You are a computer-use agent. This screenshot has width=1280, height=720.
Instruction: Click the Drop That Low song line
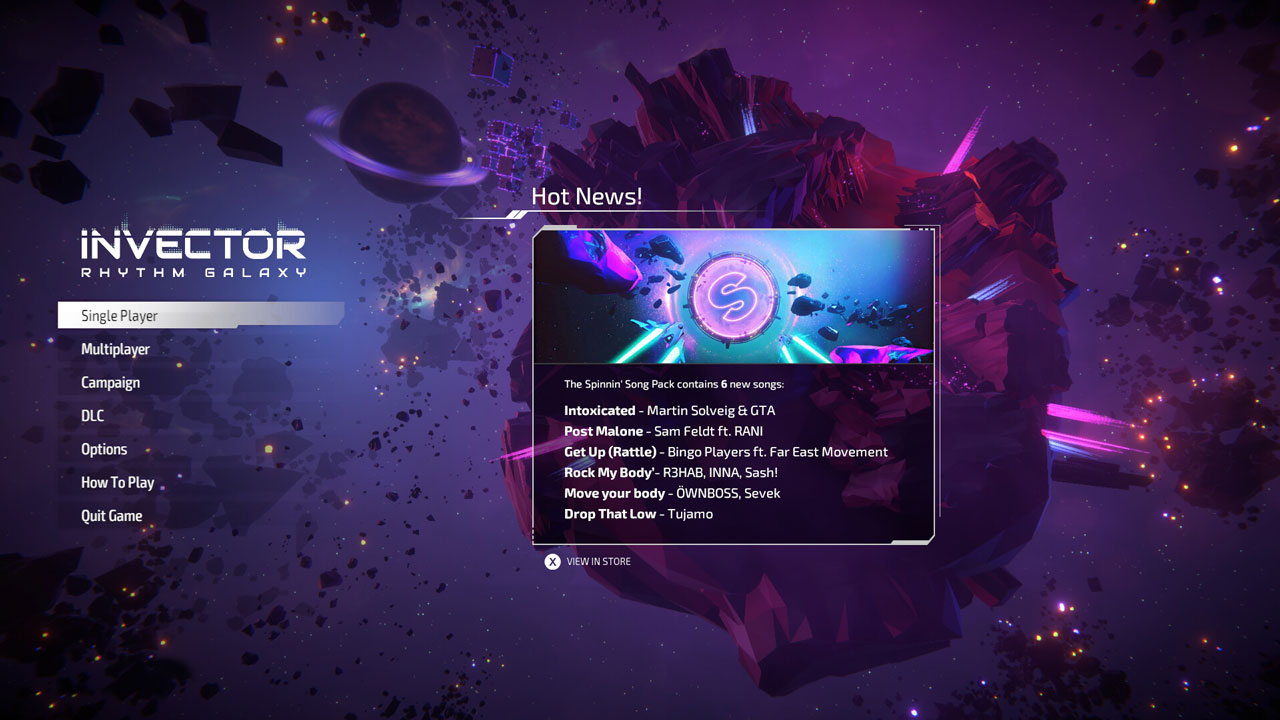tap(640, 513)
